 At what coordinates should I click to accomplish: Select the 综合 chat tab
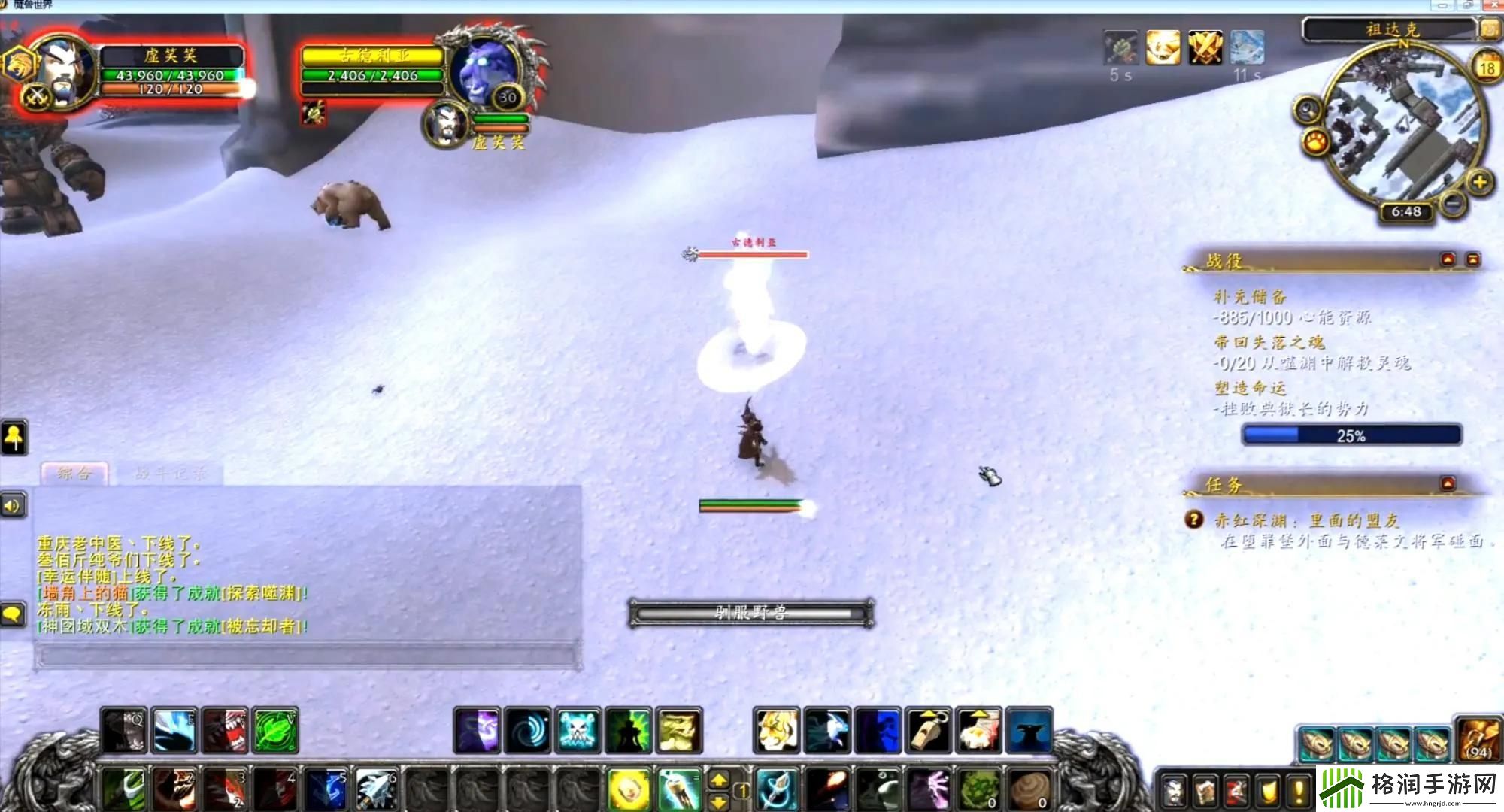point(74,474)
